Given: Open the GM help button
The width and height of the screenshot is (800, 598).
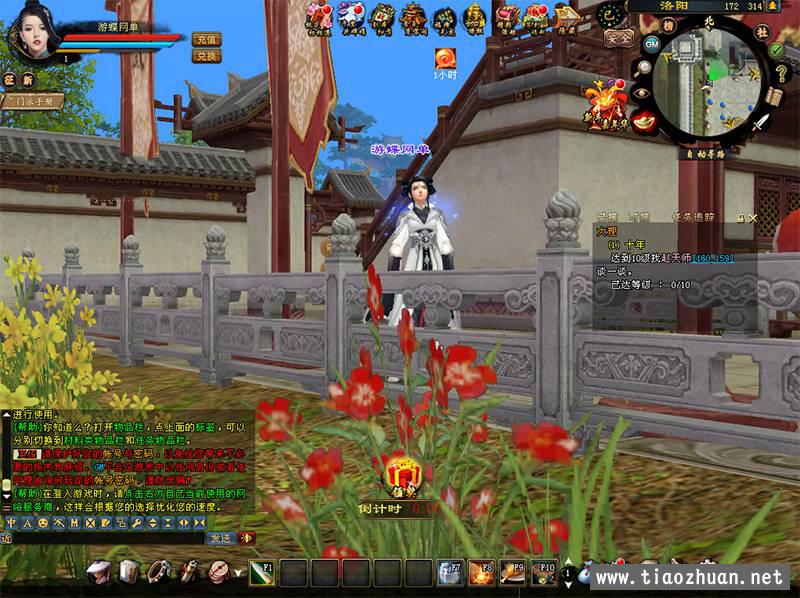Looking at the screenshot, I should pos(651,45).
